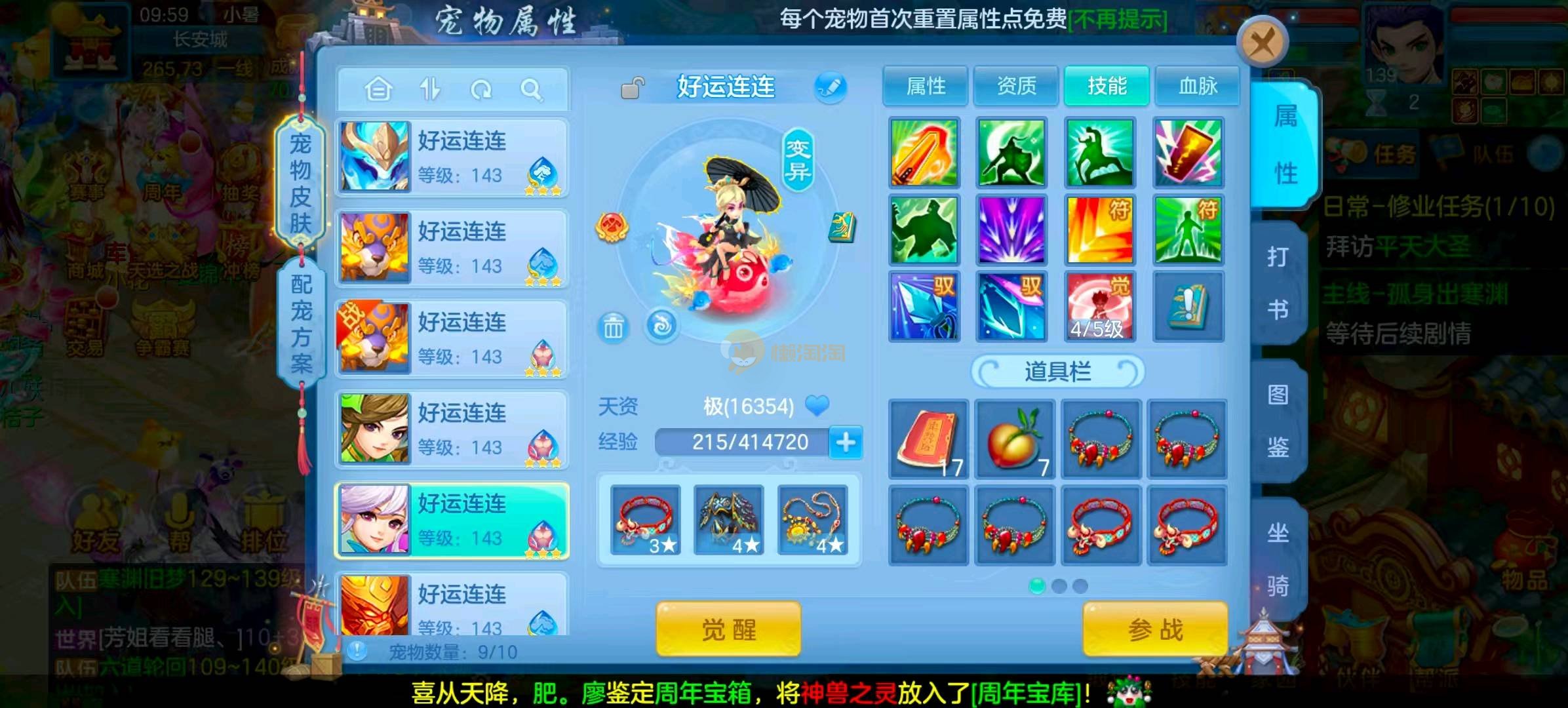Switch to the 坐骑 side tab
The width and height of the screenshot is (1568, 708).
tap(1278, 559)
